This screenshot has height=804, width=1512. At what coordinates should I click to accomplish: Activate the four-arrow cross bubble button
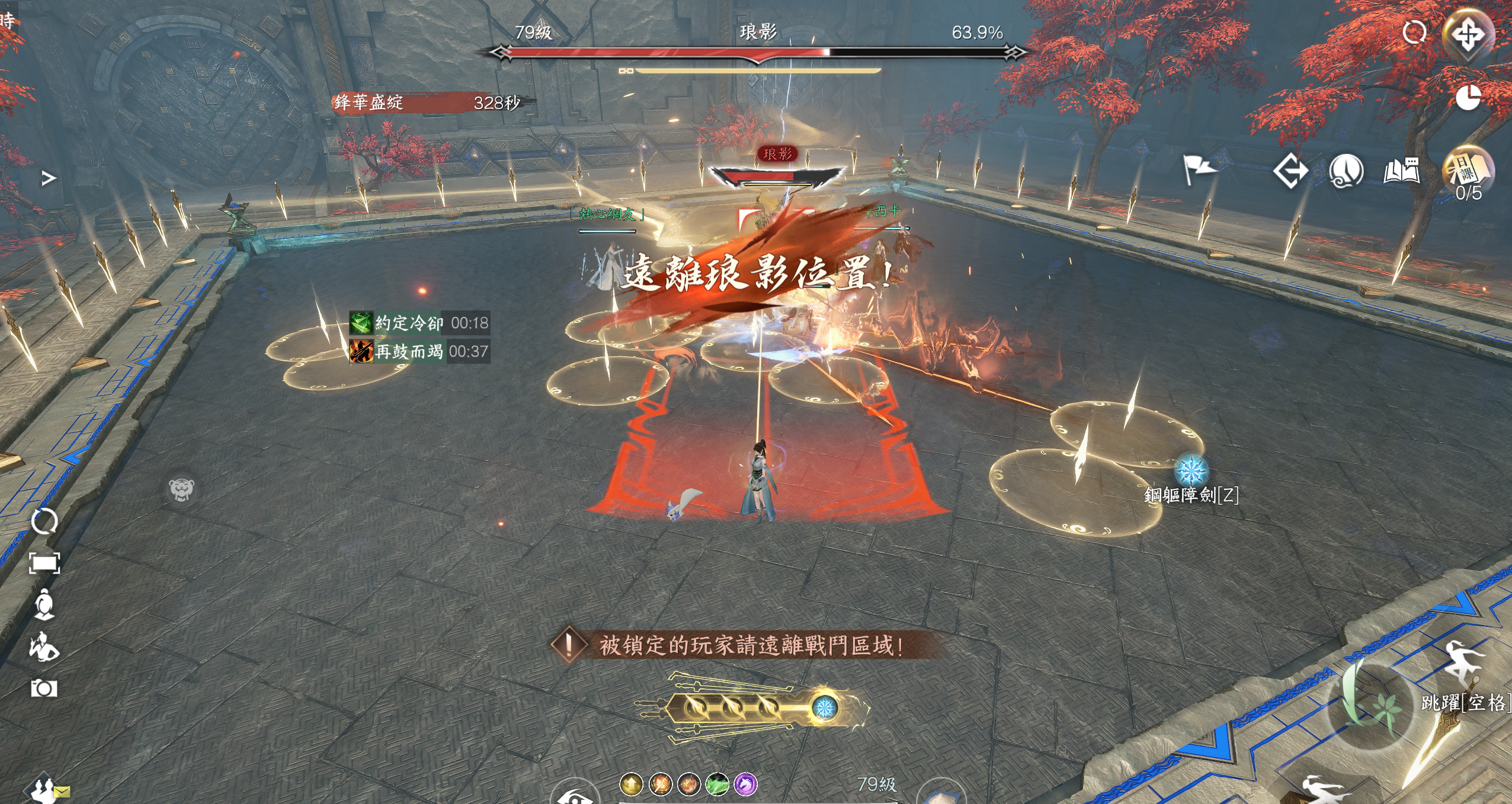click(x=1468, y=34)
